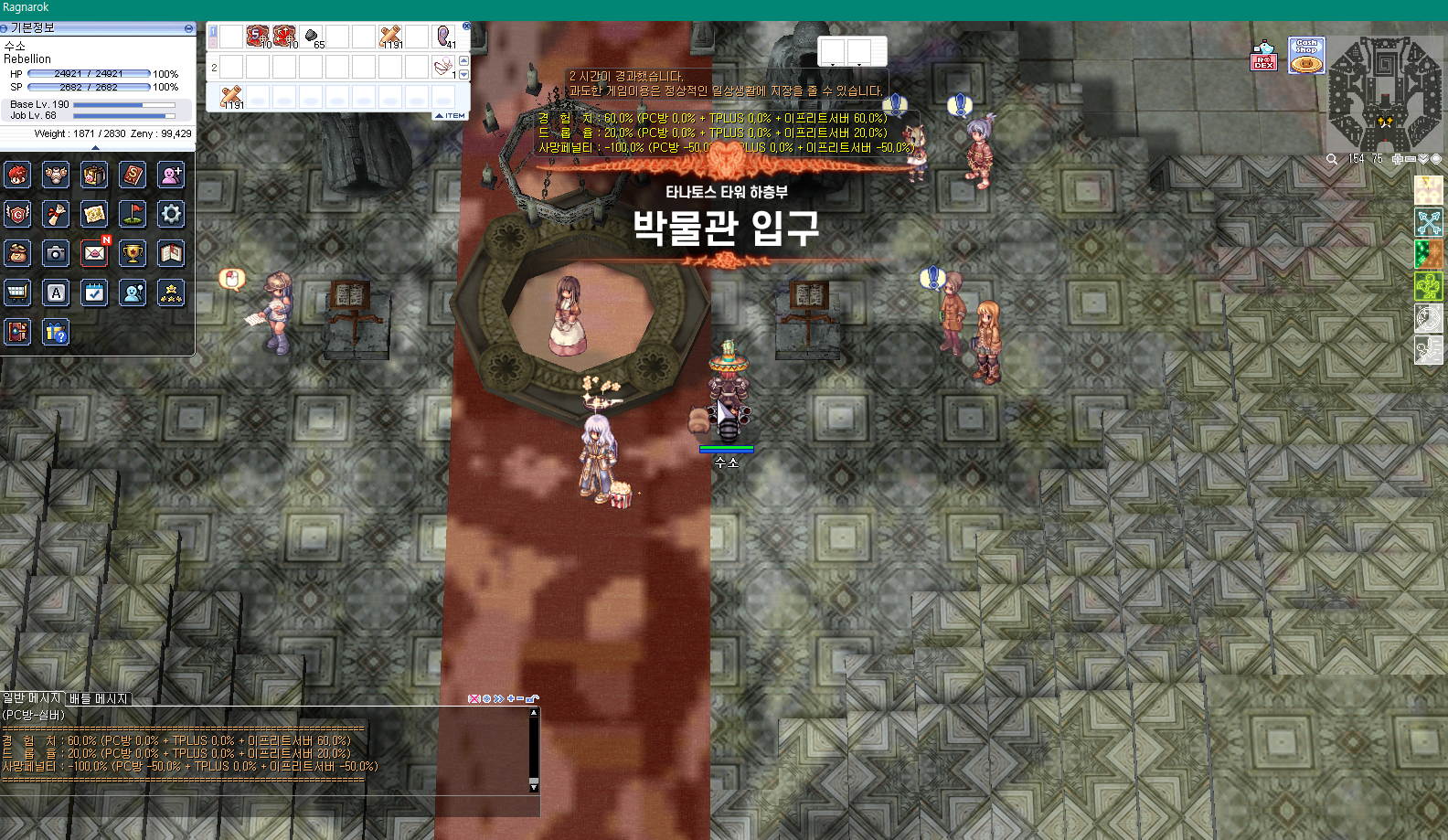Image resolution: width=1448 pixels, height=840 pixels.
Task: Open the character equipment window
Action: pyautogui.click(x=55, y=175)
